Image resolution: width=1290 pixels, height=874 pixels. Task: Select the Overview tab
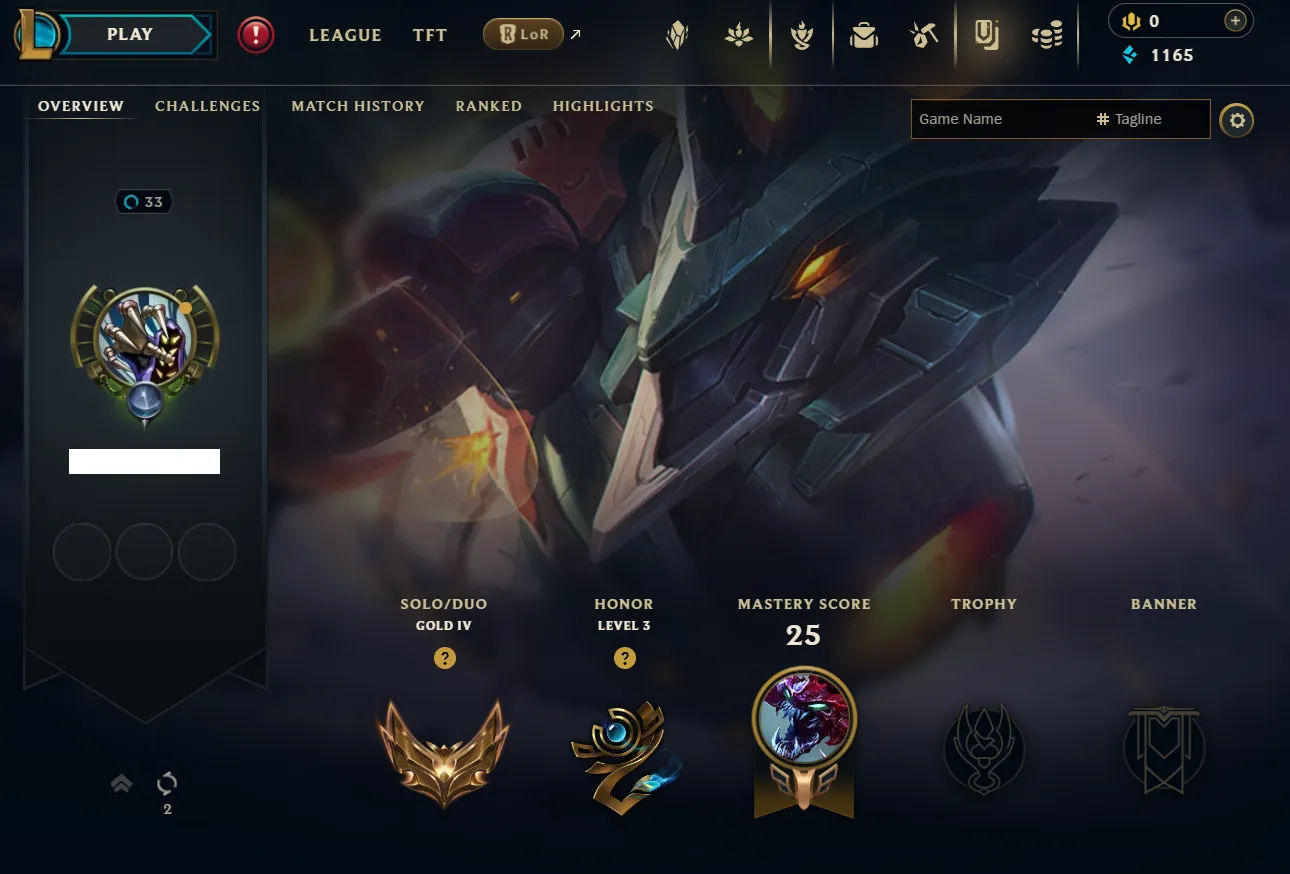point(81,106)
